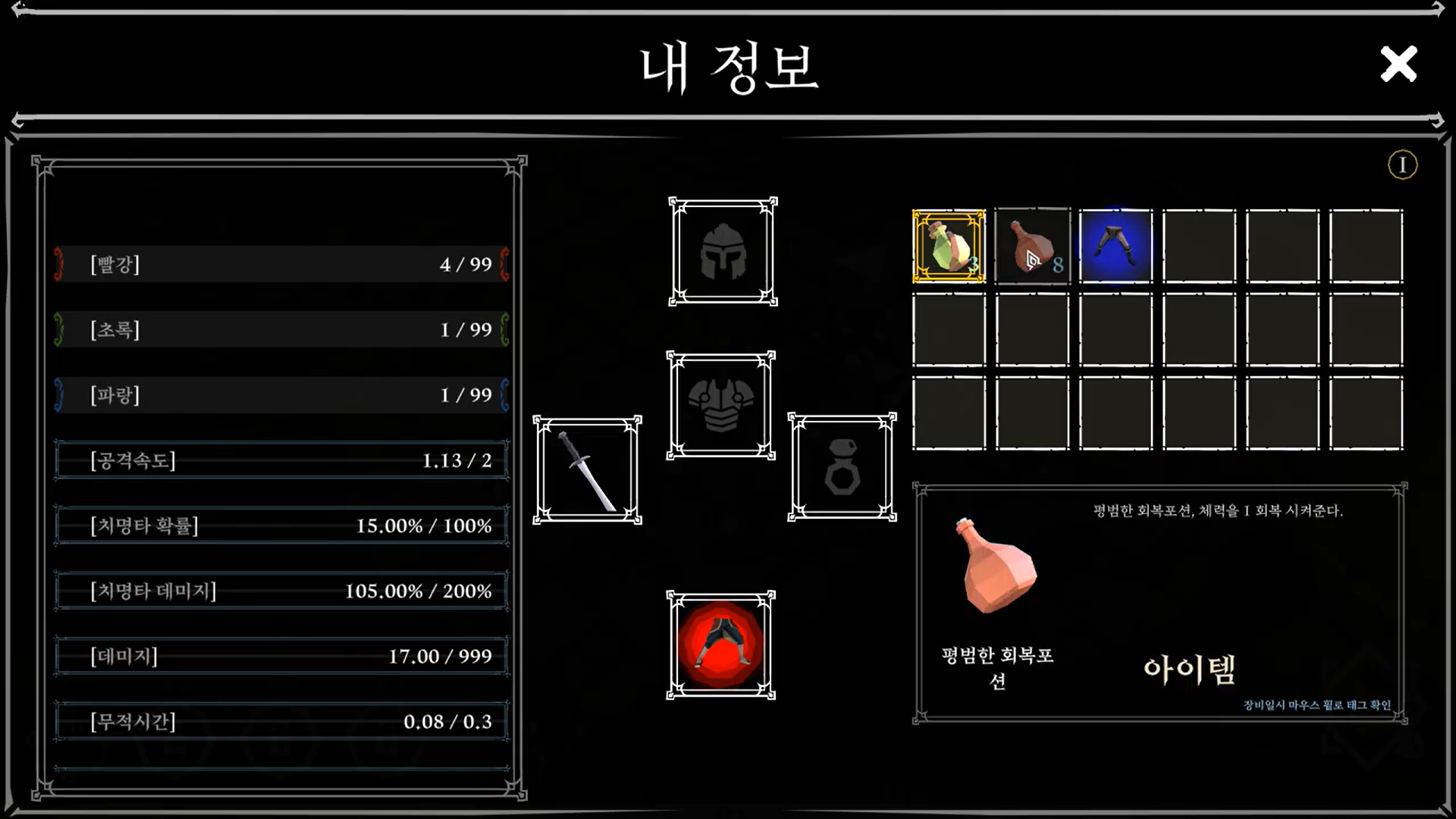Viewport: 1456px width, 819px height.
Task: Select the red recovery potion slot
Action: (x=1032, y=246)
